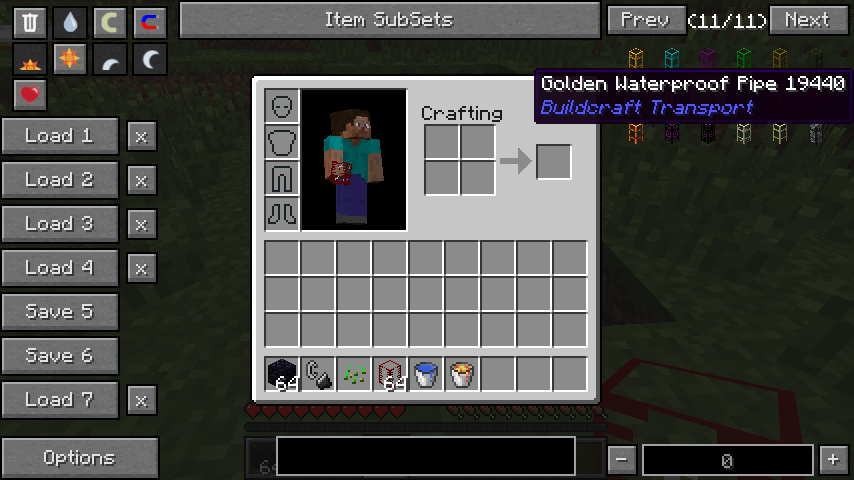Go to the previous item page with Prev
The width and height of the screenshot is (854, 480).
(645, 20)
